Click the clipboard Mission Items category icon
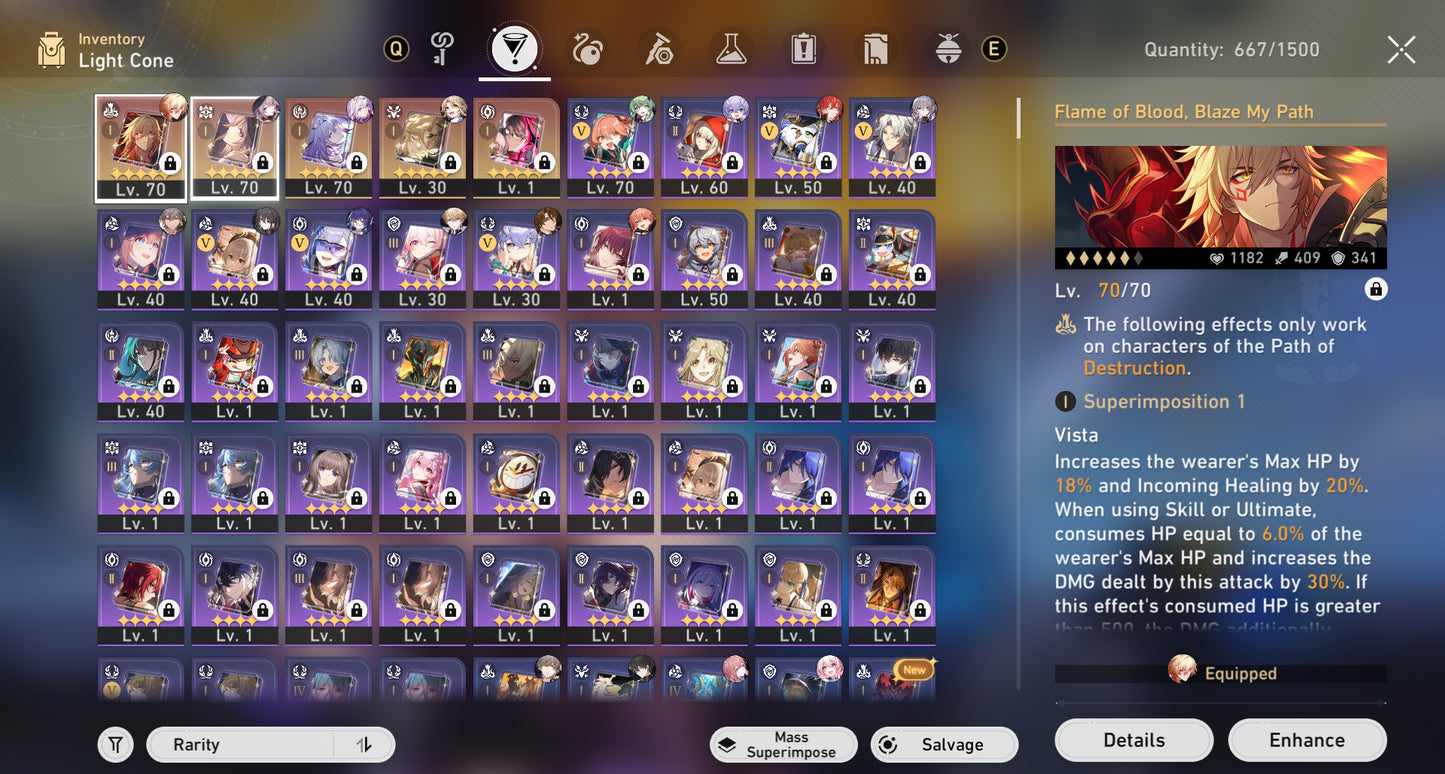Screen dimensions: 1445x774 click(x=803, y=47)
